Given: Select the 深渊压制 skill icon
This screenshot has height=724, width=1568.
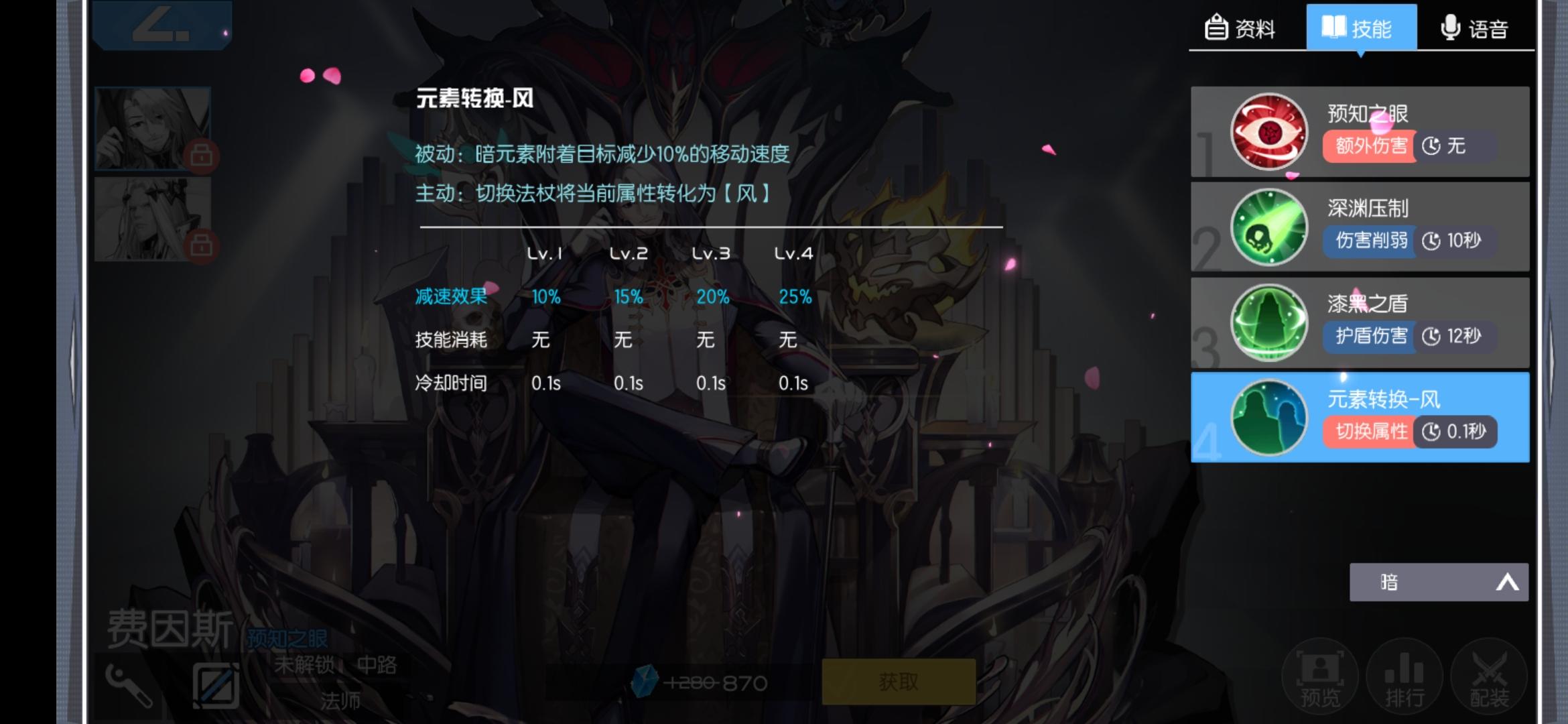Looking at the screenshot, I should 1268,227.
